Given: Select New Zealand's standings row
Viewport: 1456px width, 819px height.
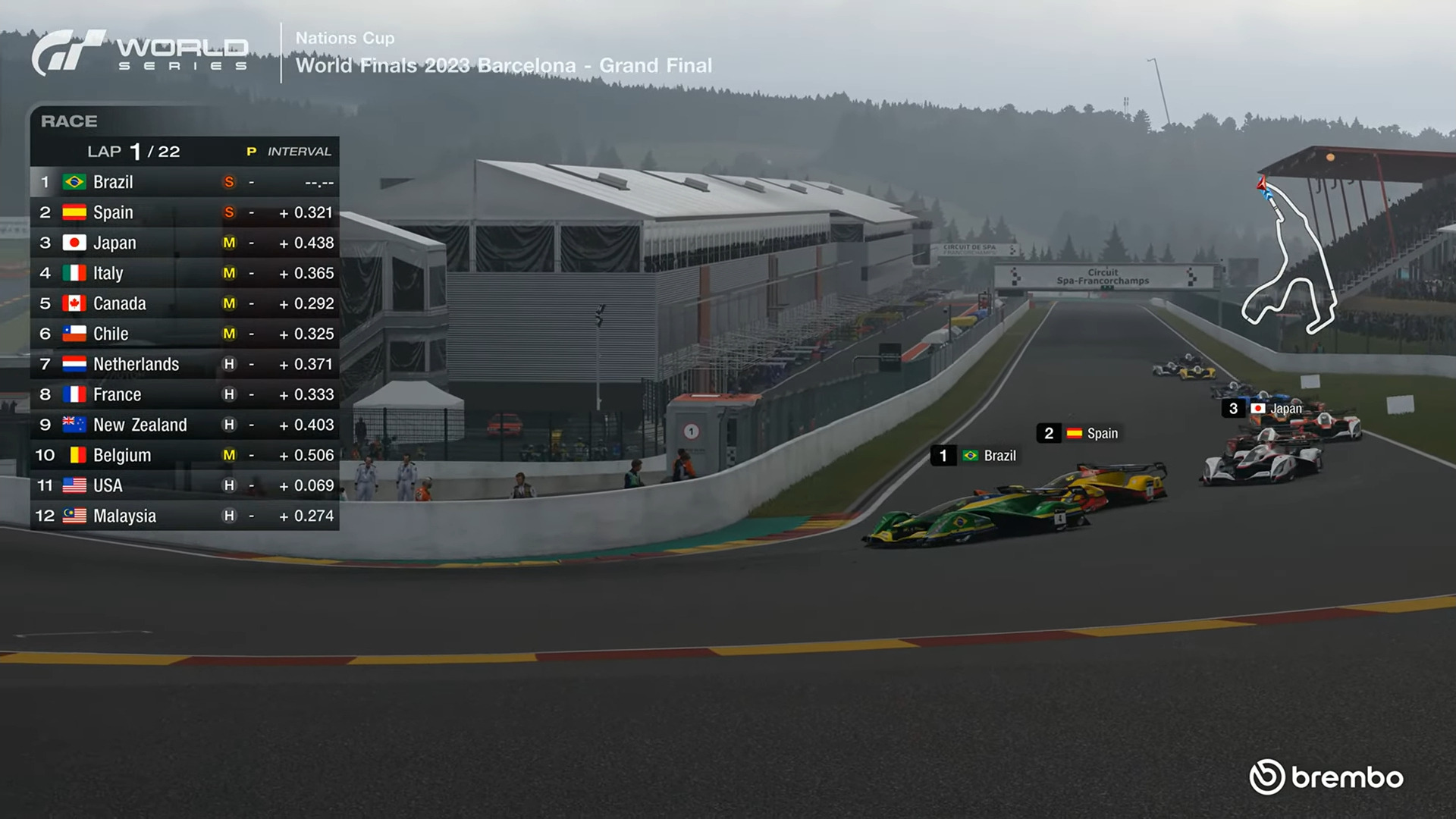Looking at the screenshot, I should tap(184, 425).
